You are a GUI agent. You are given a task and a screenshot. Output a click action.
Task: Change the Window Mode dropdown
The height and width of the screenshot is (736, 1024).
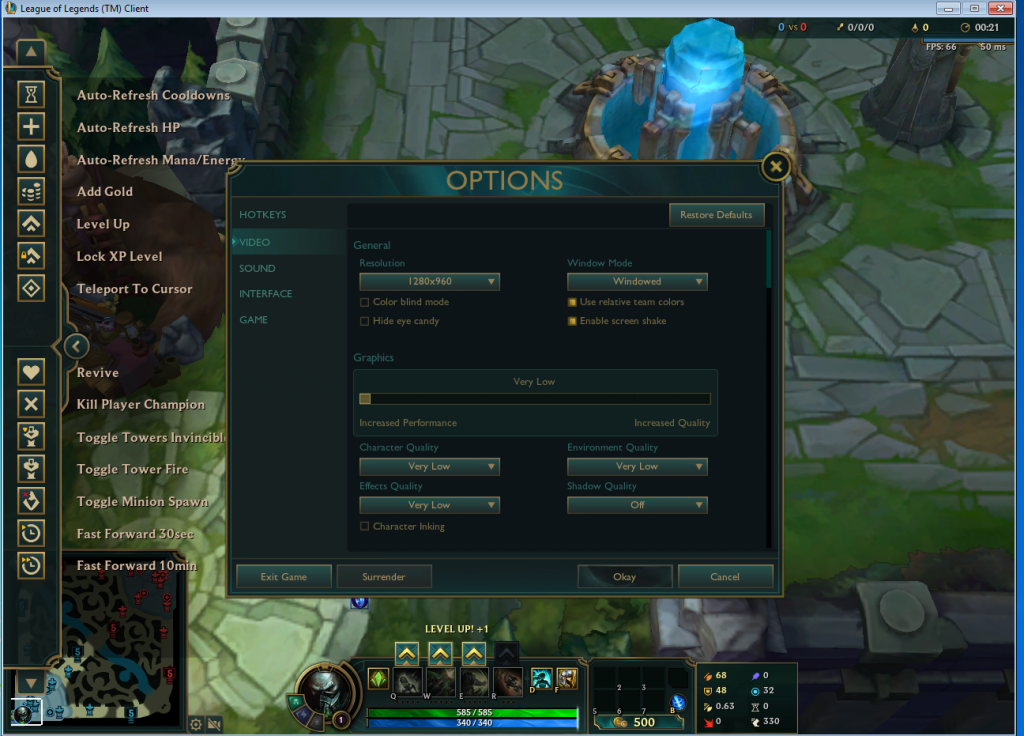[x=637, y=282]
